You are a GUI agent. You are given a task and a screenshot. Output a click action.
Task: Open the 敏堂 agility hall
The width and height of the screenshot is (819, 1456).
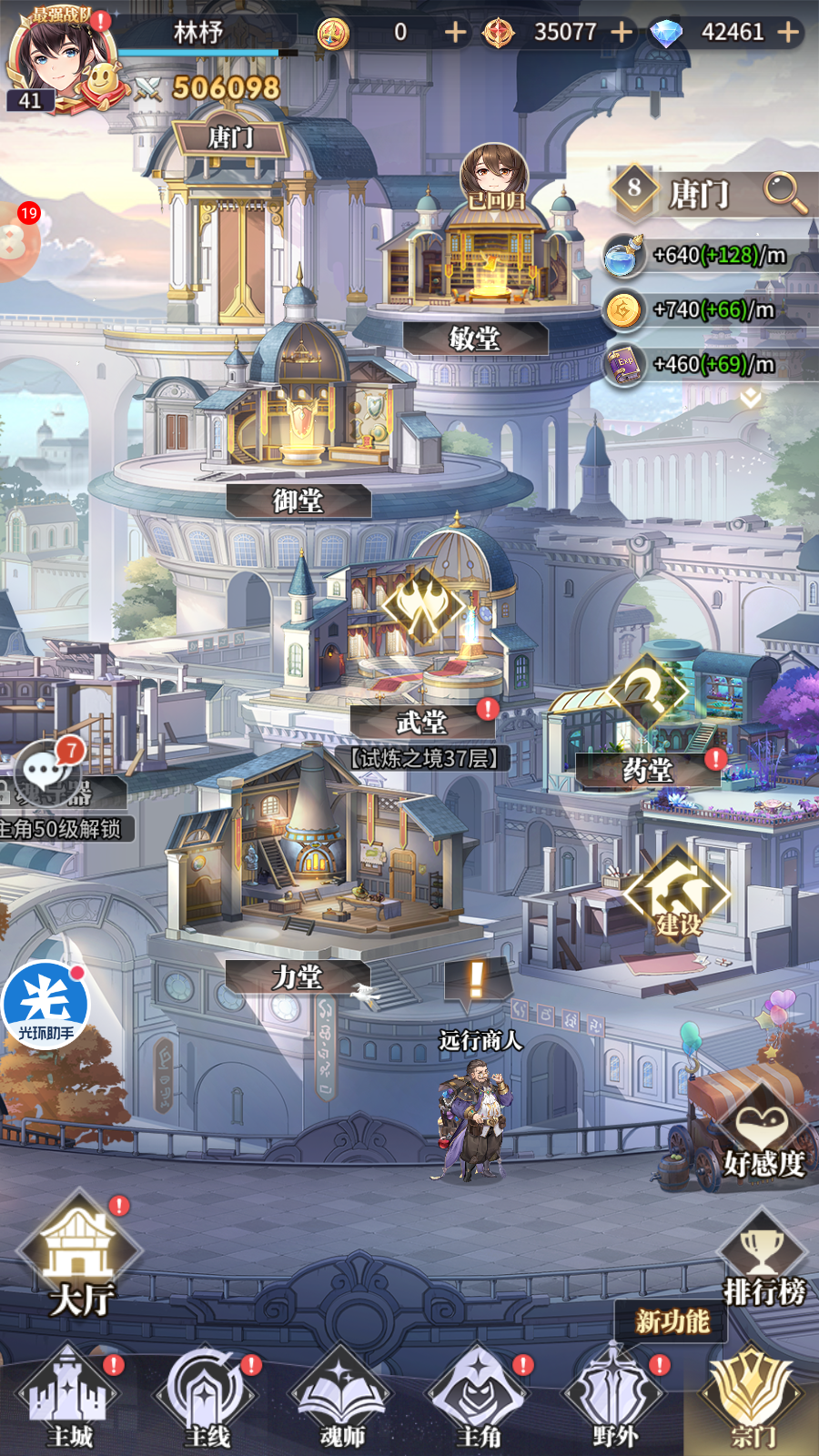point(474,339)
